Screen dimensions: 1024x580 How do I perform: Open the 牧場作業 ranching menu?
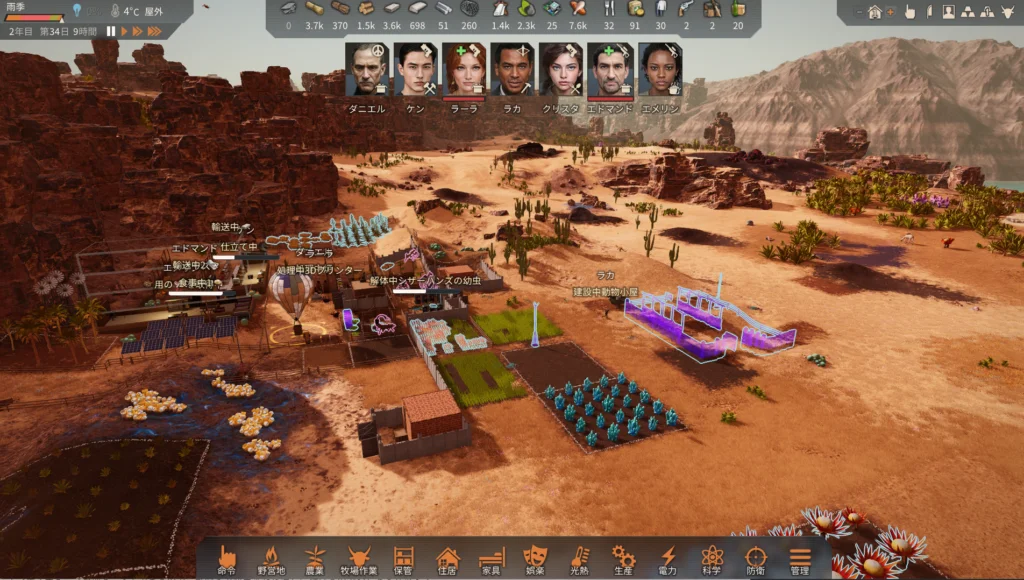tap(359, 559)
